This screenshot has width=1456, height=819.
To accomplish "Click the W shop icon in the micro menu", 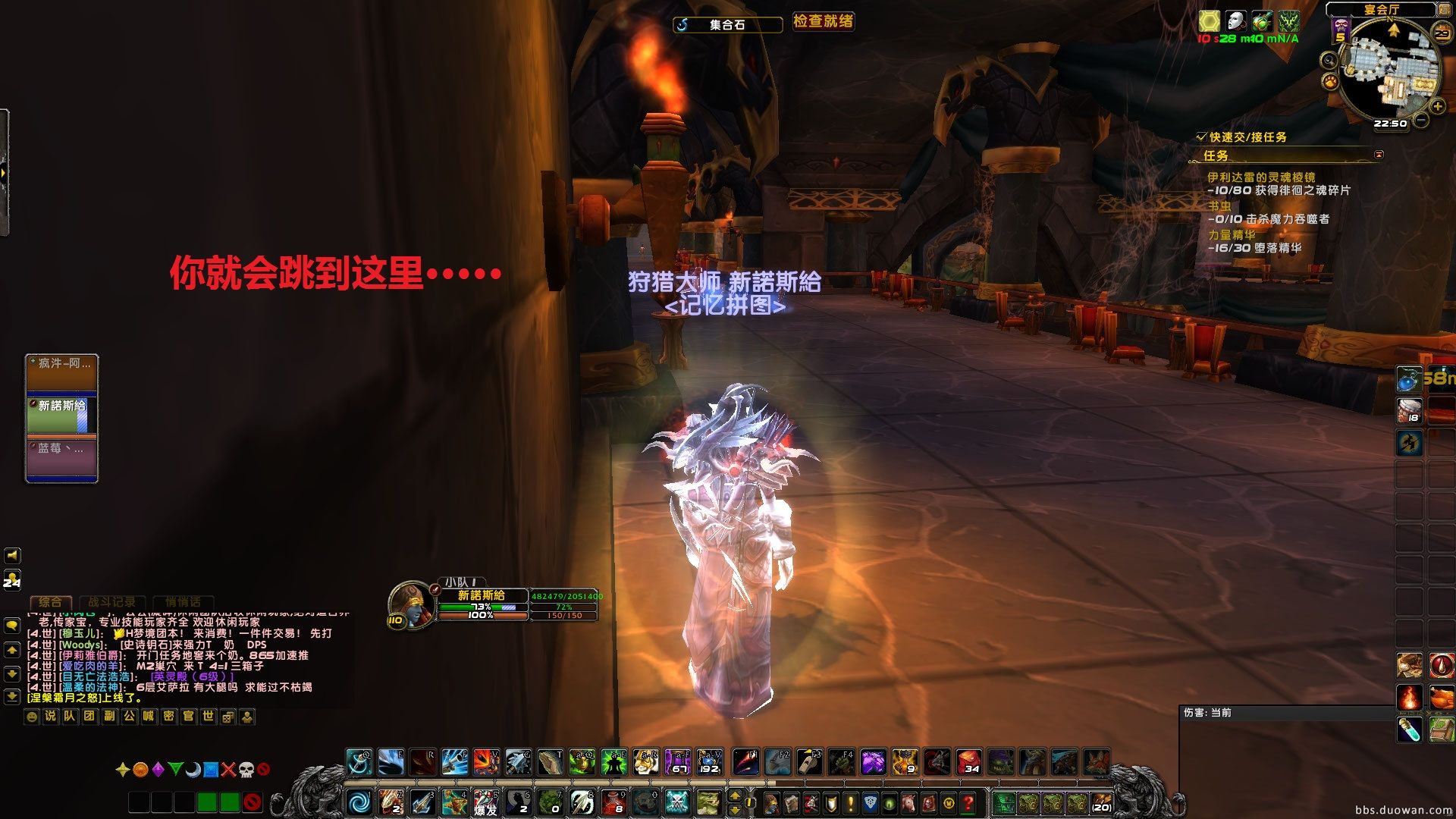I will click(x=948, y=802).
